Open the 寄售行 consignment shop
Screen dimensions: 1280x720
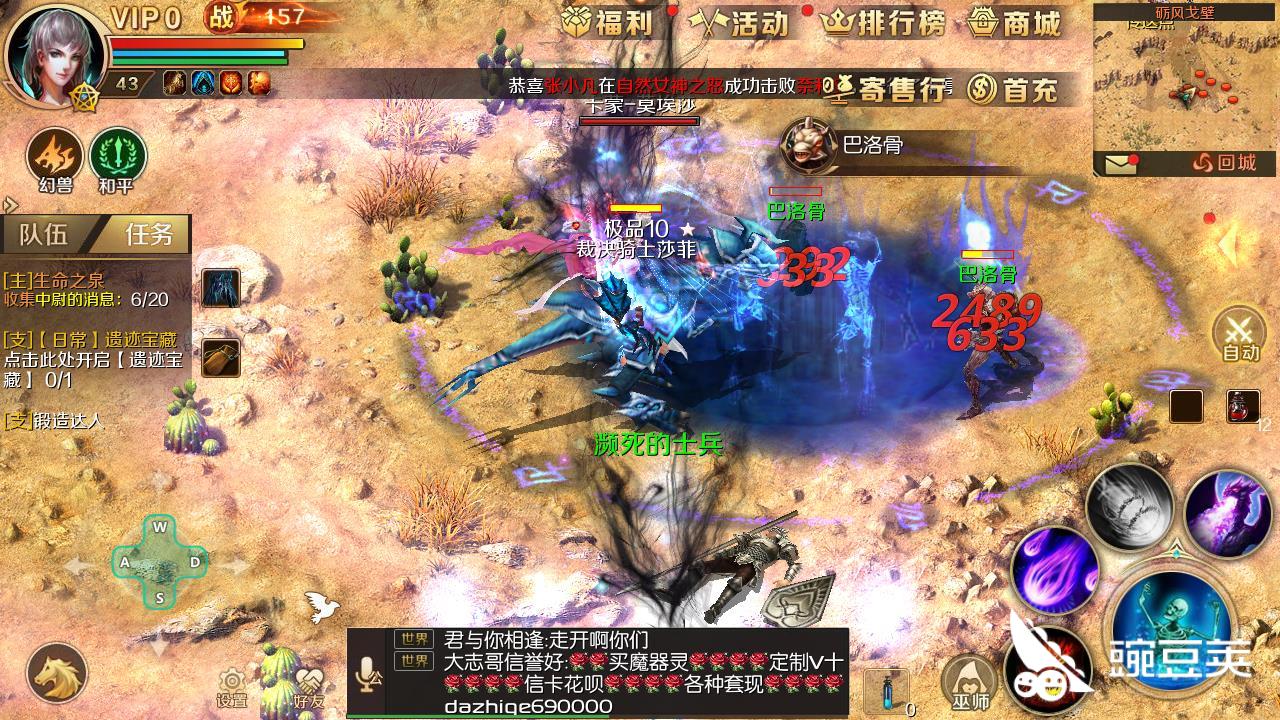pos(889,88)
